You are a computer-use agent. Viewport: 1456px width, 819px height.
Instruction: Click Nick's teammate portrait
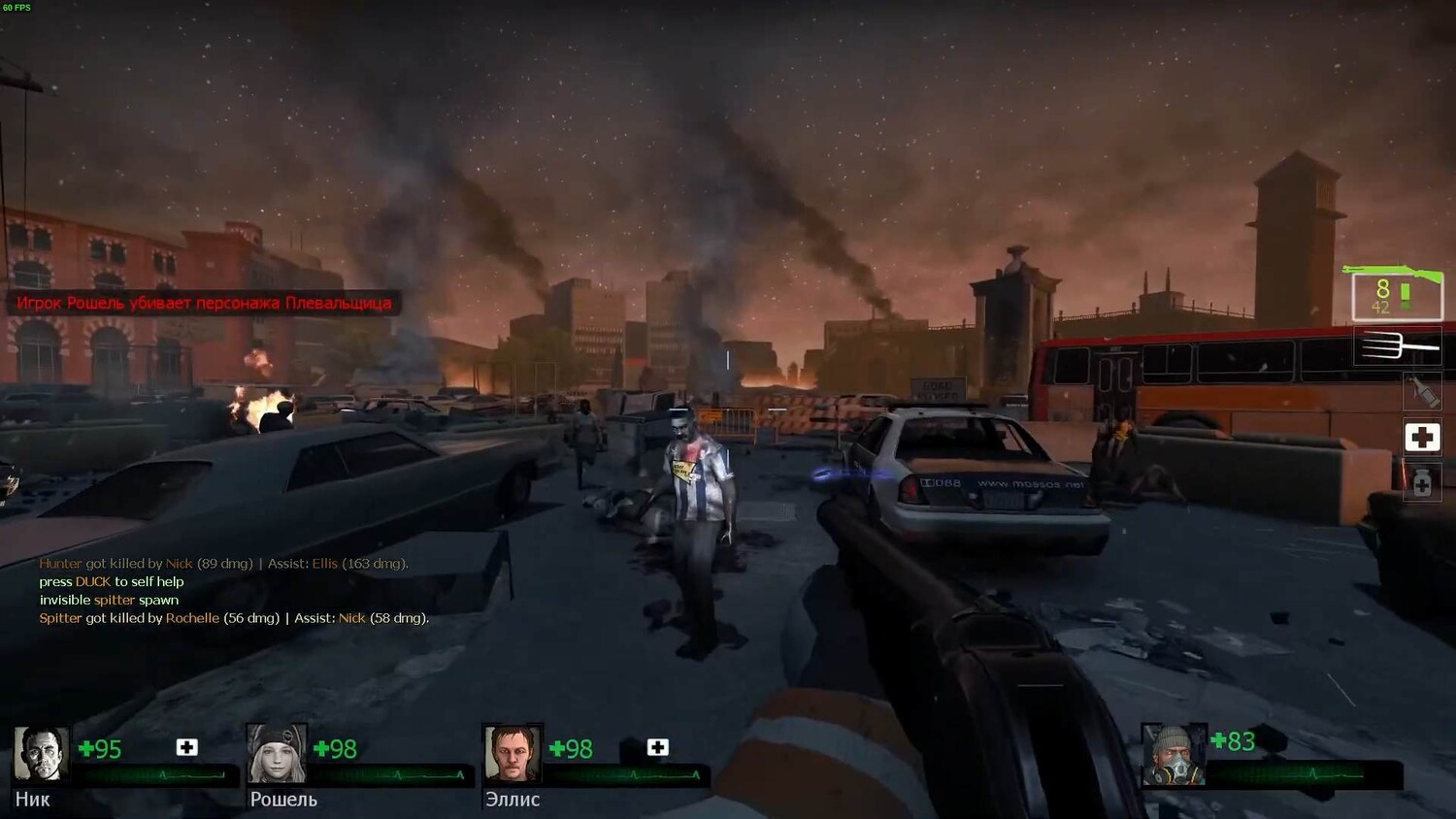pos(41,754)
